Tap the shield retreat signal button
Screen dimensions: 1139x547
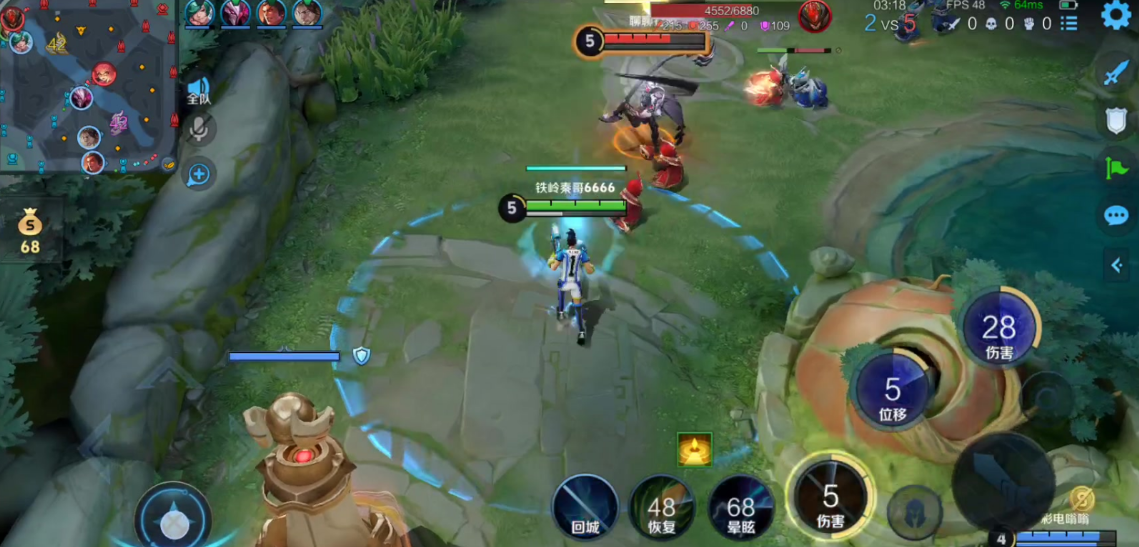coord(1116,120)
